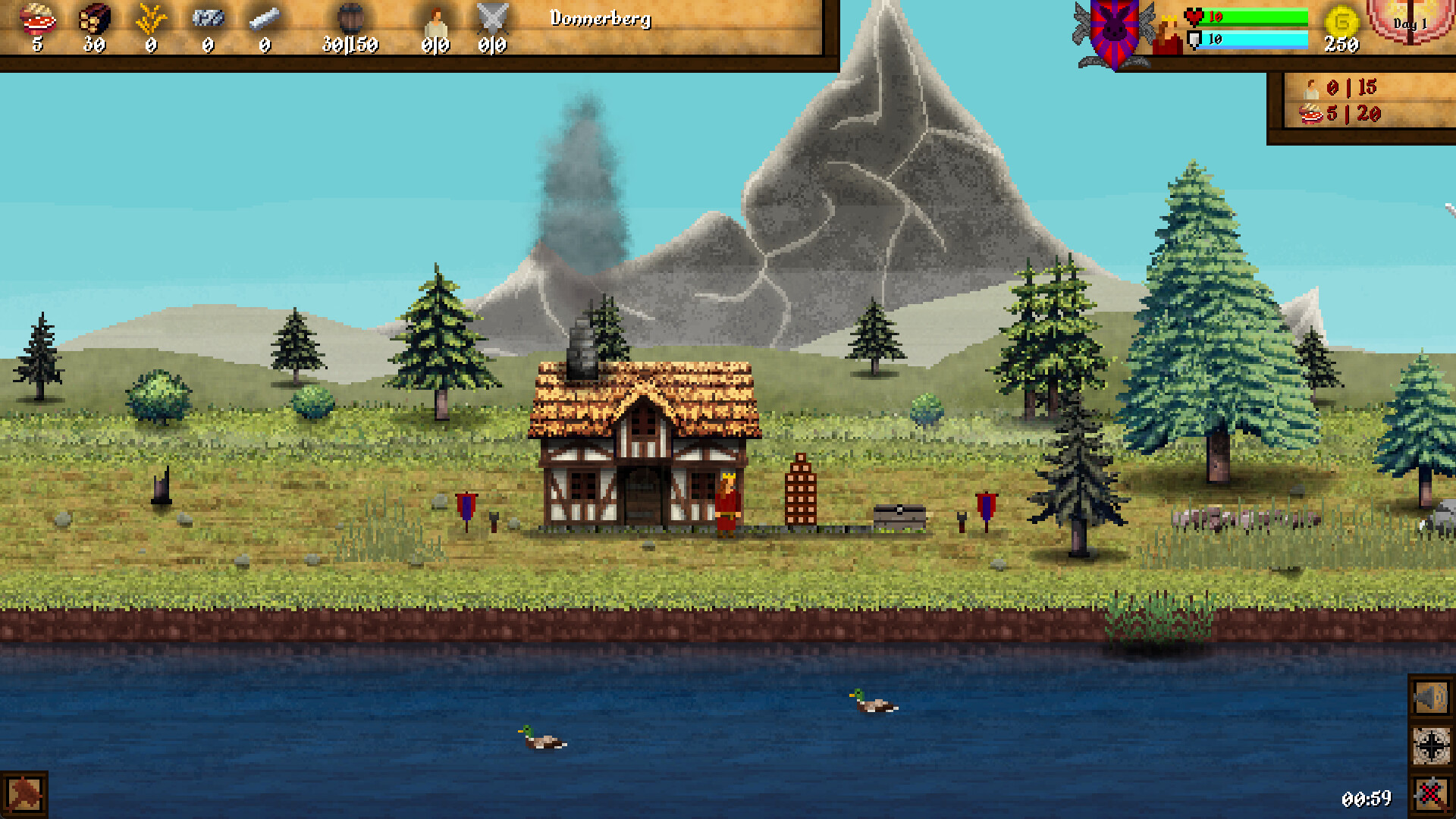Open the build menu button in the bottom-left corner

24,794
